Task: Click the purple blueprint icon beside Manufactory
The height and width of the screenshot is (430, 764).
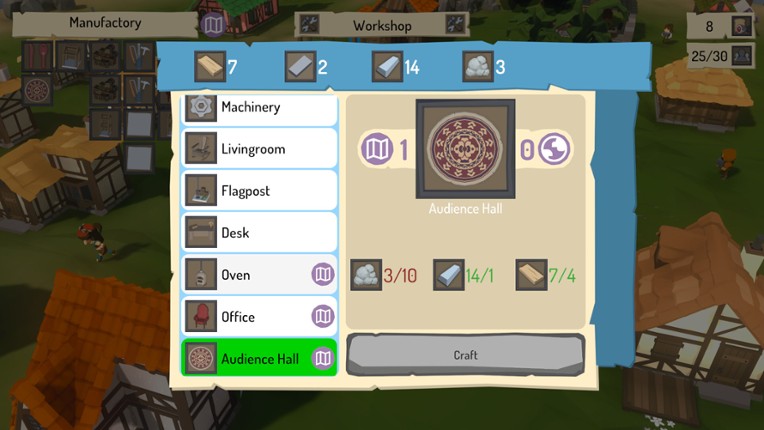Action: 212,24
